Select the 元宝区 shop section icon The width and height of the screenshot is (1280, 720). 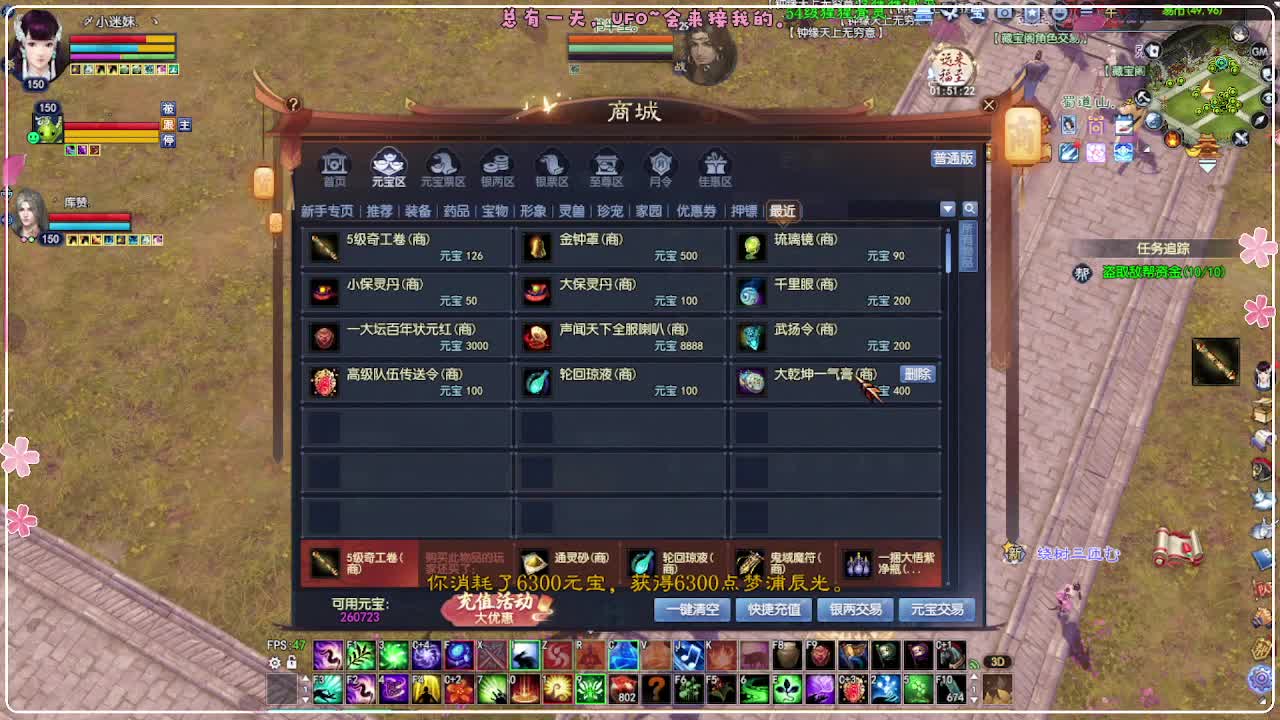pos(388,165)
